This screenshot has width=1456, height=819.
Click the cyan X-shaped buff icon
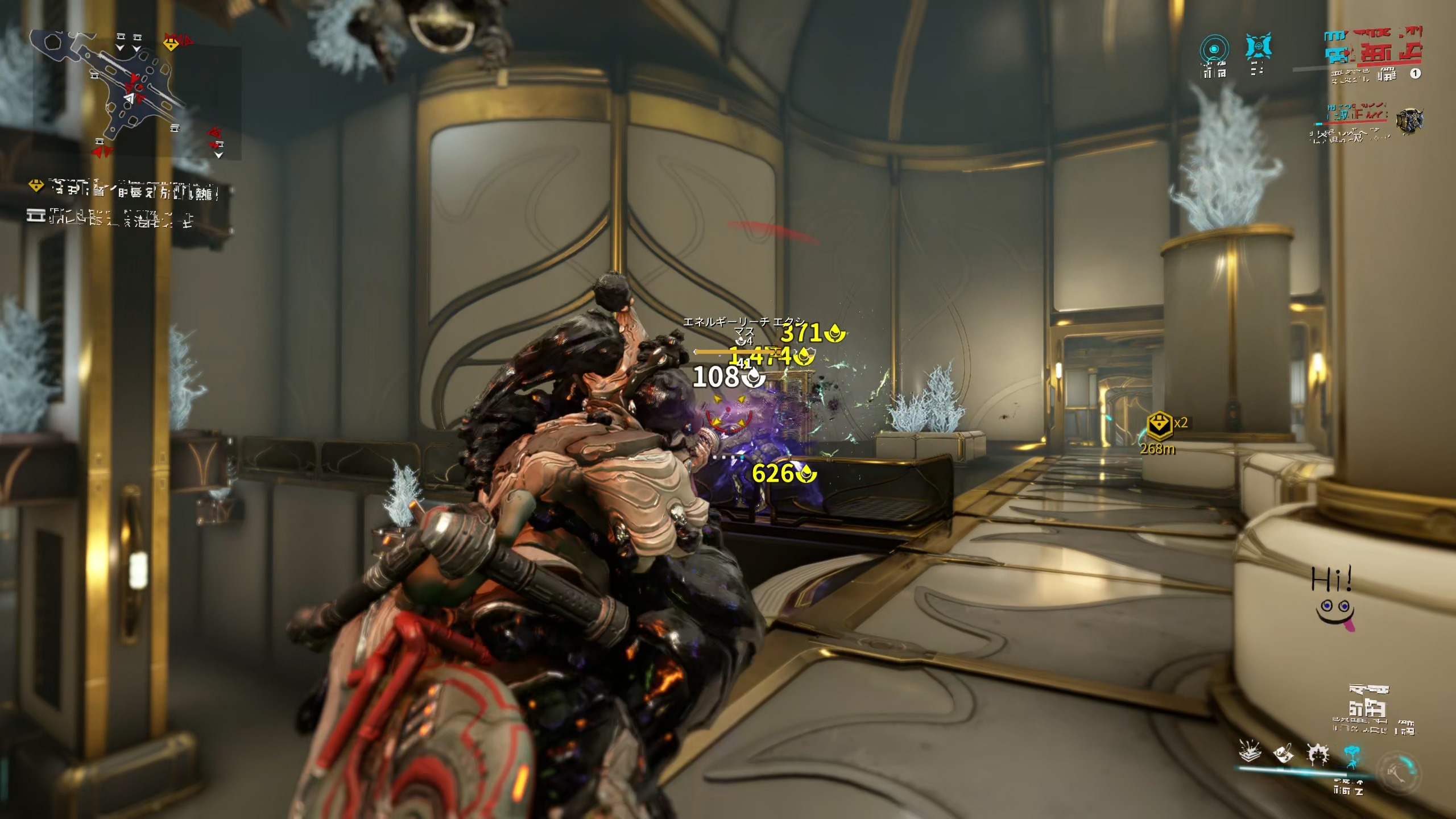tap(1258, 48)
